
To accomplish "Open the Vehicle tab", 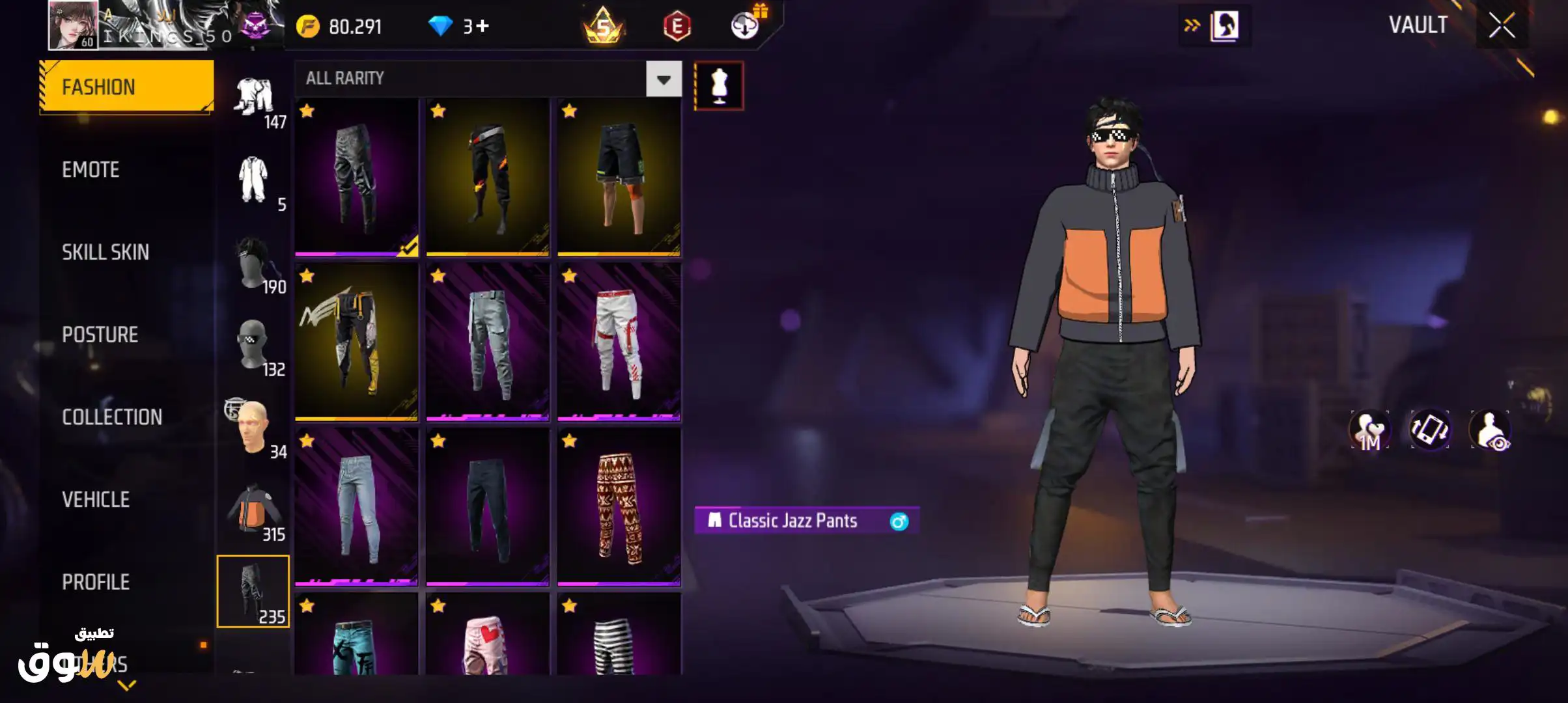I will pyautogui.click(x=96, y=500).
